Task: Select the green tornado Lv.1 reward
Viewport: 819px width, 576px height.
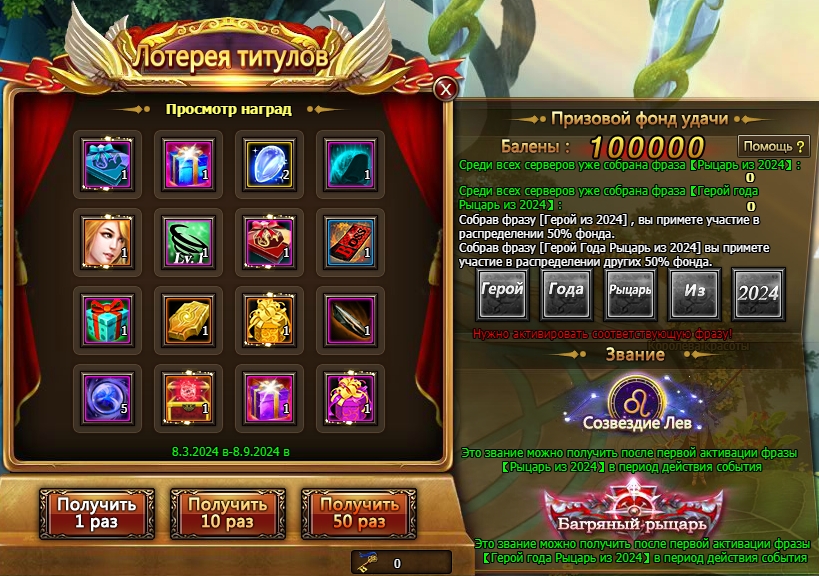Action: pyautogui.click(x=188, y=237)
